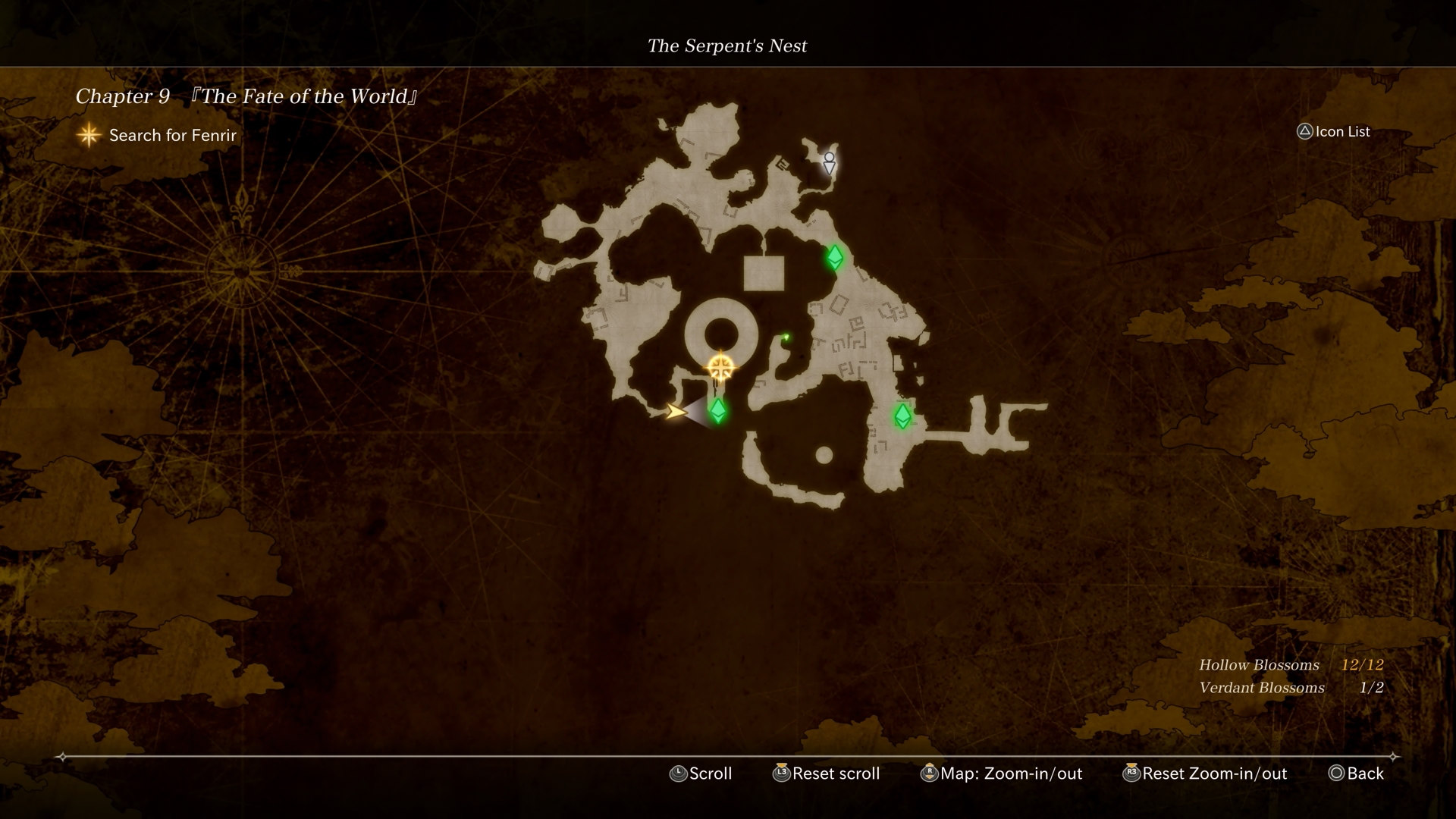Image resolution: width=1456 pixels, height=819 pixels.
Task: Click the R stick icon beside Map: Zoom-in/out
Action: (929, 773)
